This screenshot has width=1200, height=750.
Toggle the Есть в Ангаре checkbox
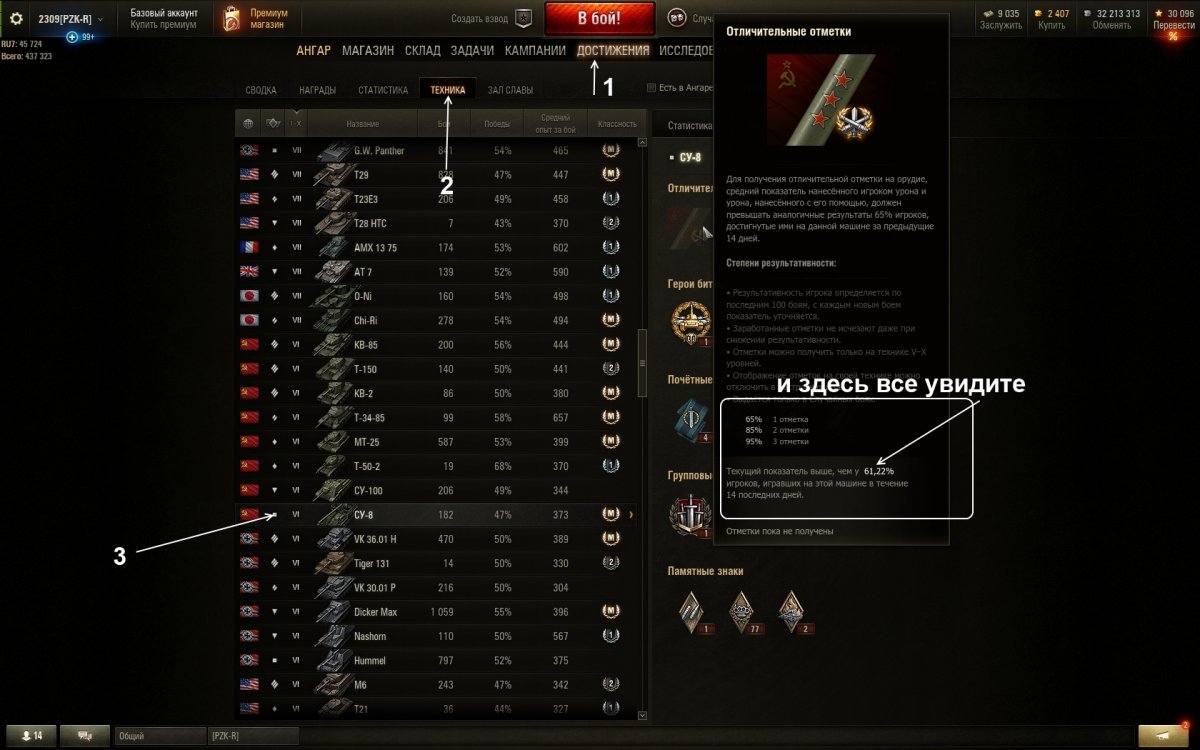click(x=652, y=88)
